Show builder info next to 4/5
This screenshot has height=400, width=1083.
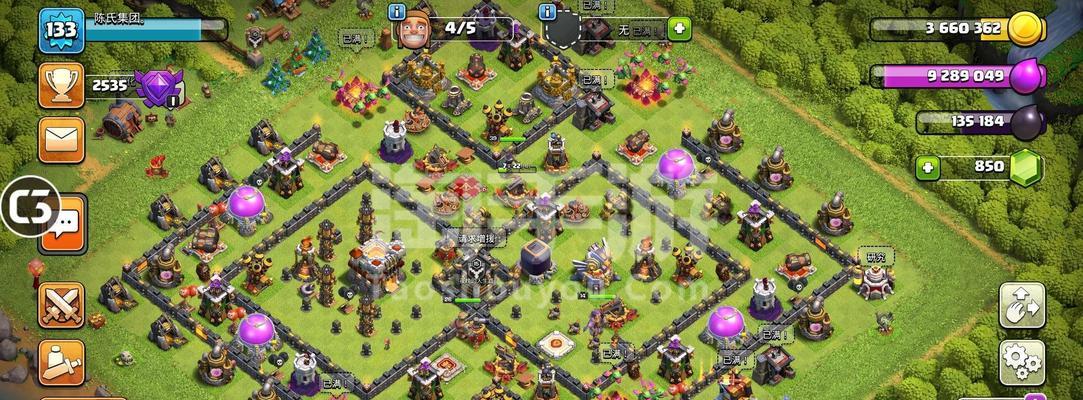click(397, 12)
